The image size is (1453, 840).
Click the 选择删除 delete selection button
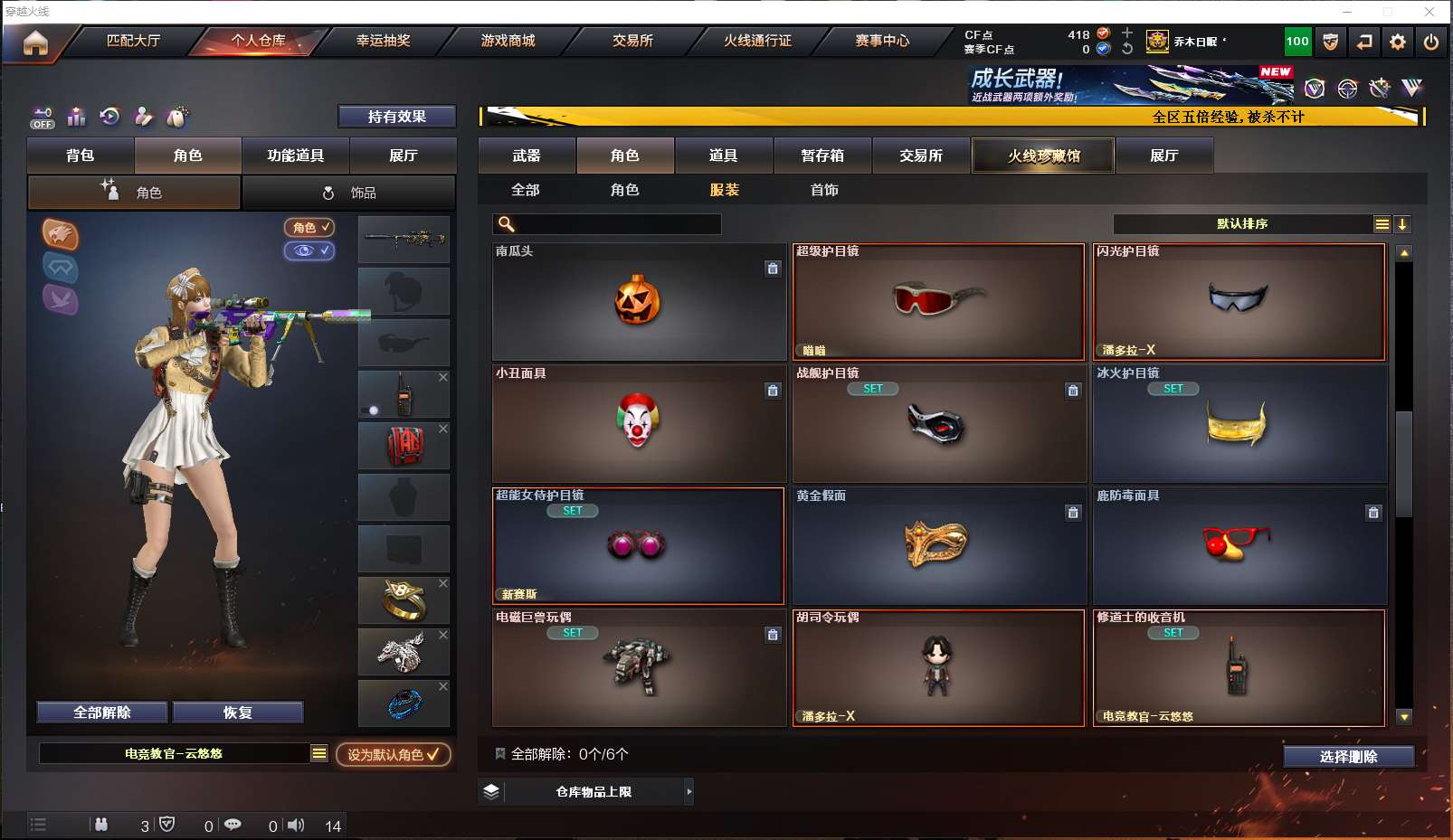[1348, 757]
